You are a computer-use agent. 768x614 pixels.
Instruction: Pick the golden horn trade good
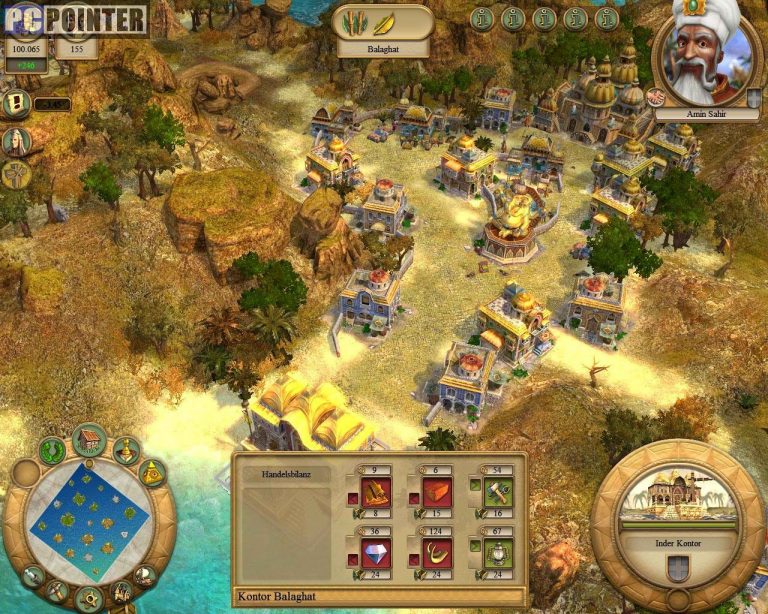[437, 553]
